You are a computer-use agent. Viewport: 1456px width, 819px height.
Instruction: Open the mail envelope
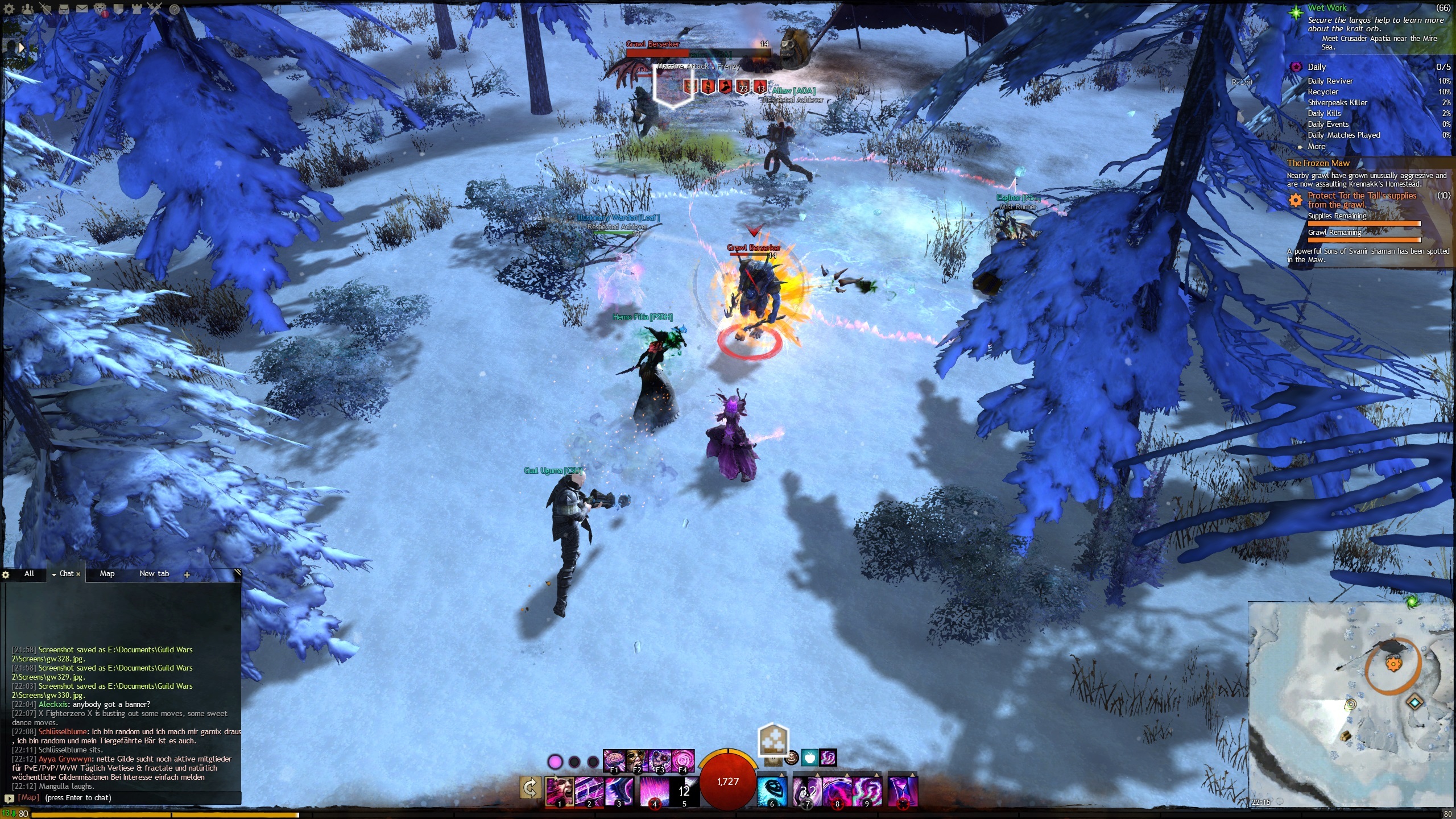pyautogui.click(x=82, y=9)
